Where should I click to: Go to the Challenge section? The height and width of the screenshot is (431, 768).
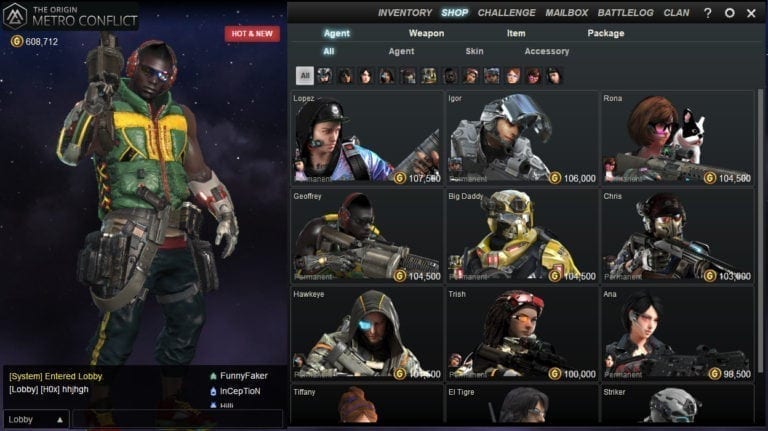point(506,13)
